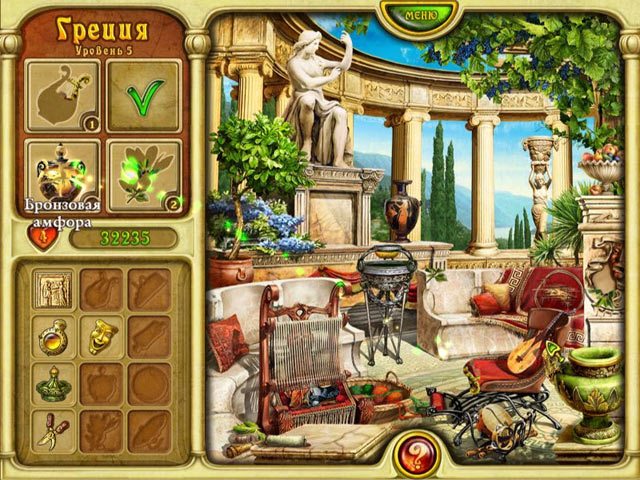Choose the amber perfume bottle inventory item
This screenshot has width=640, height=480.
tap(53, 336)
